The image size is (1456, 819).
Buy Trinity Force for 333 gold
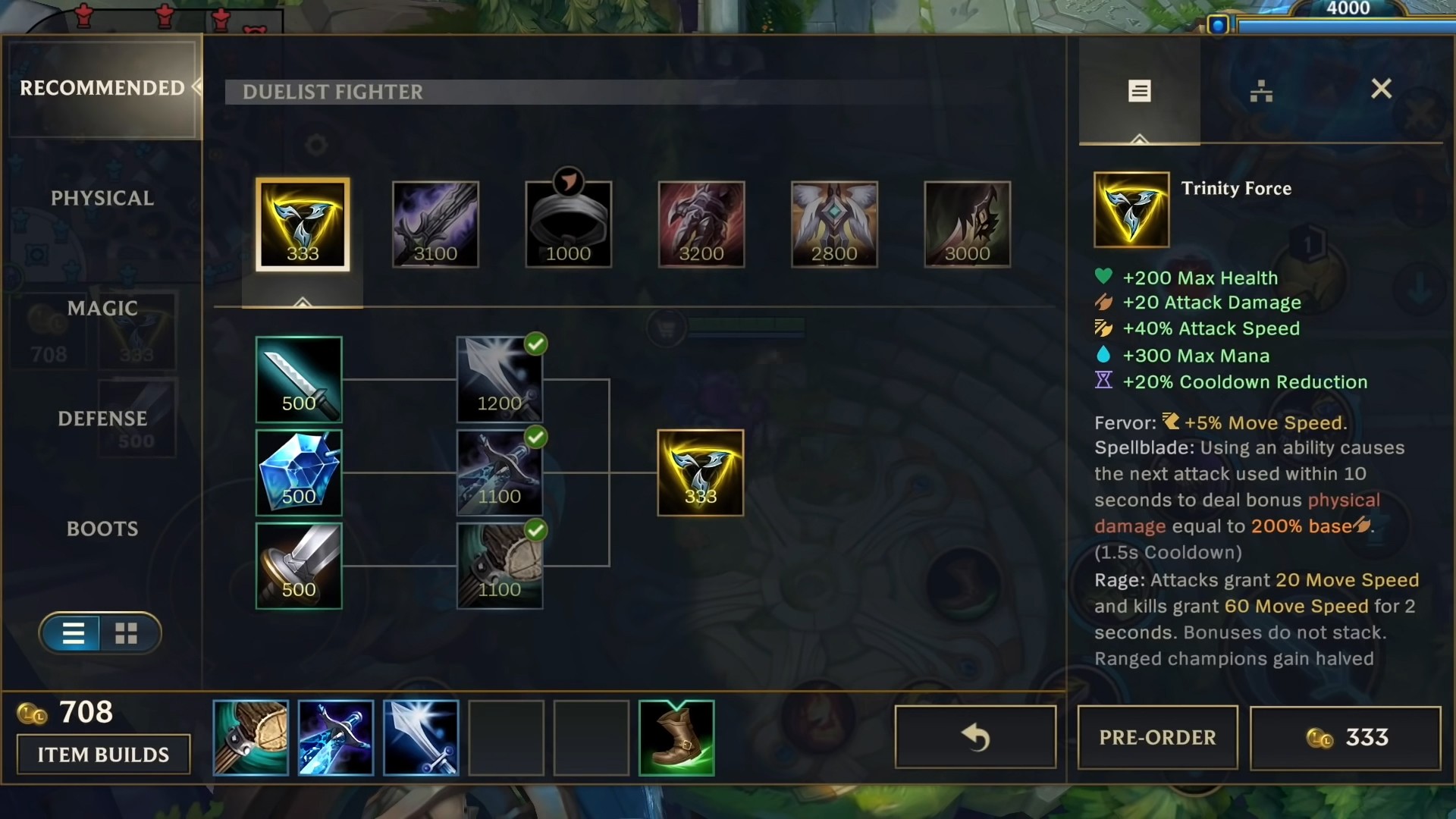tap(1345, 737)
